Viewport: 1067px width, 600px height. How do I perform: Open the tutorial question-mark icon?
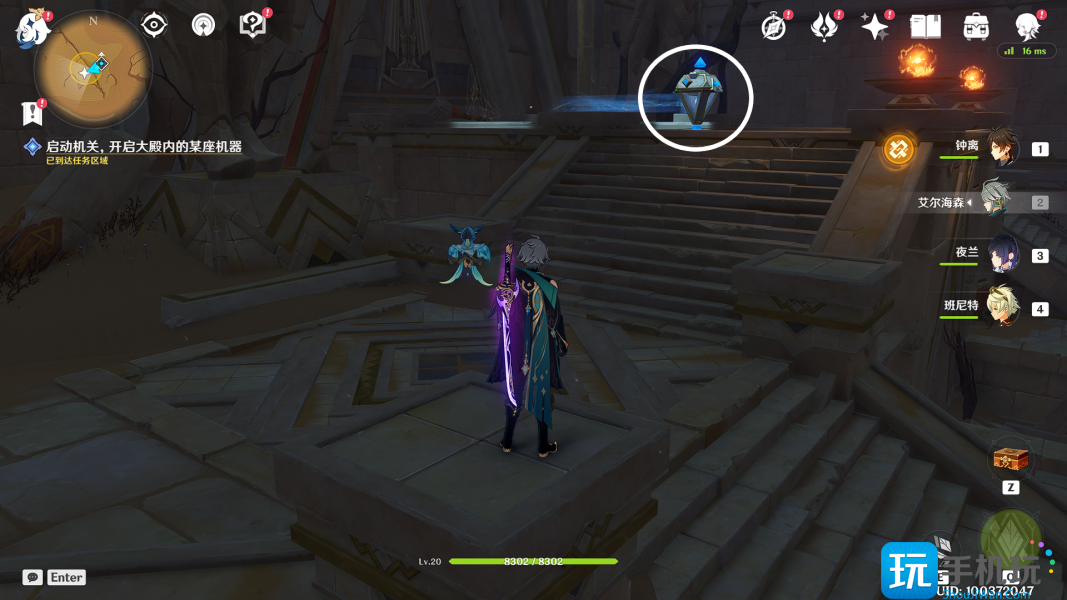(x=253, y=25)
